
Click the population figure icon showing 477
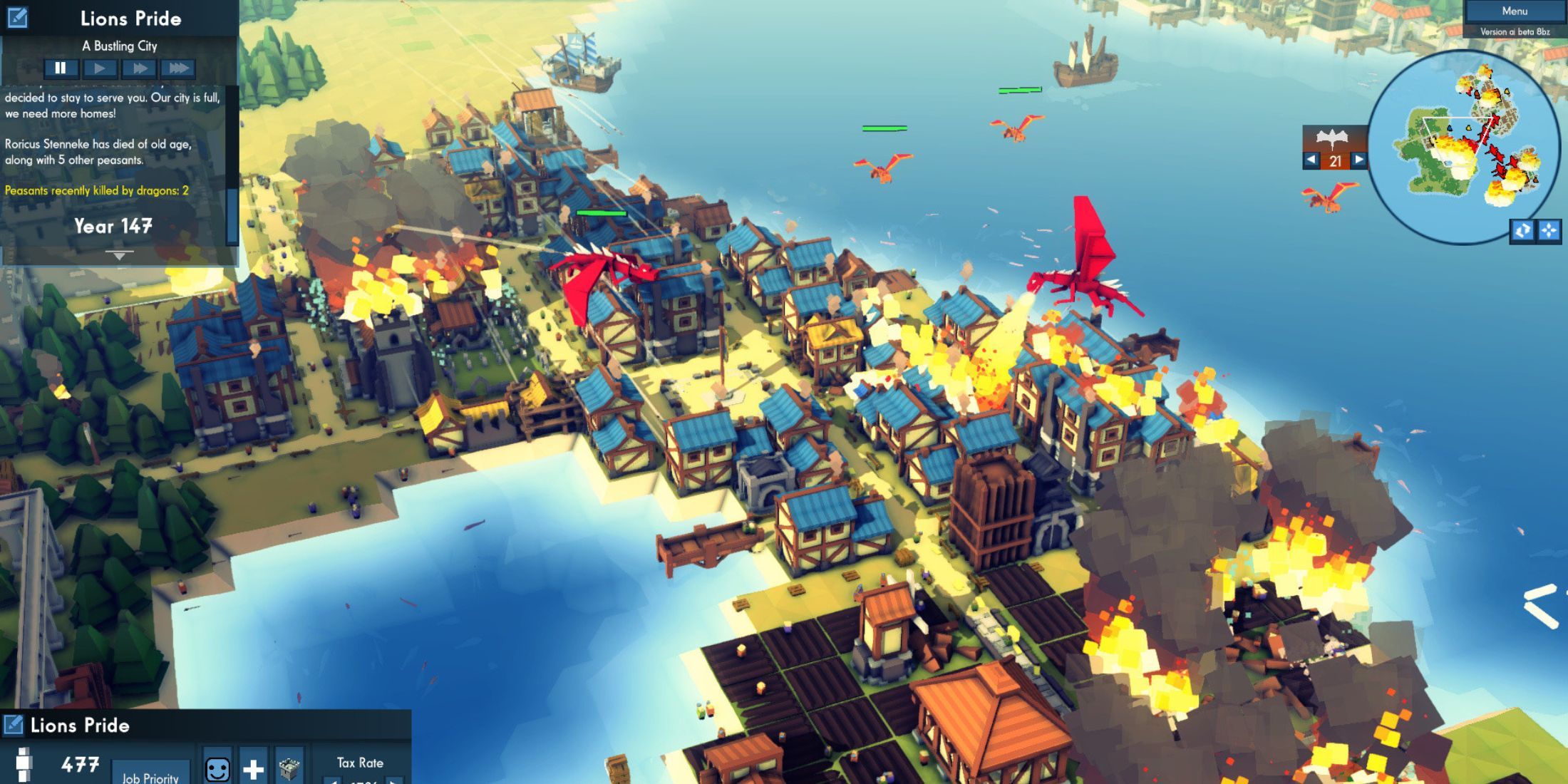[25, 766]
